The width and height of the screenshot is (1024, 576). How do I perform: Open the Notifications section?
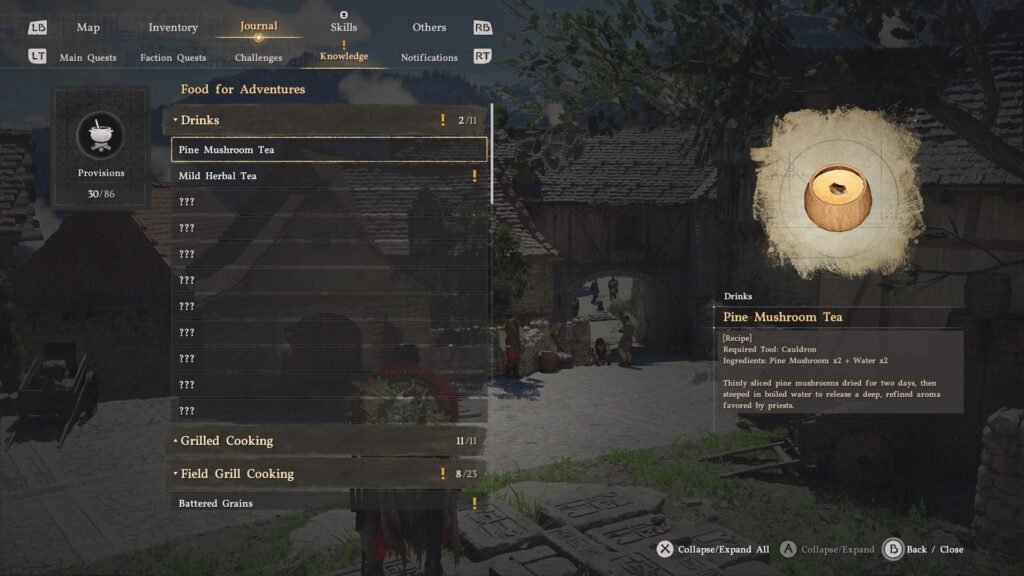(429, 58)
